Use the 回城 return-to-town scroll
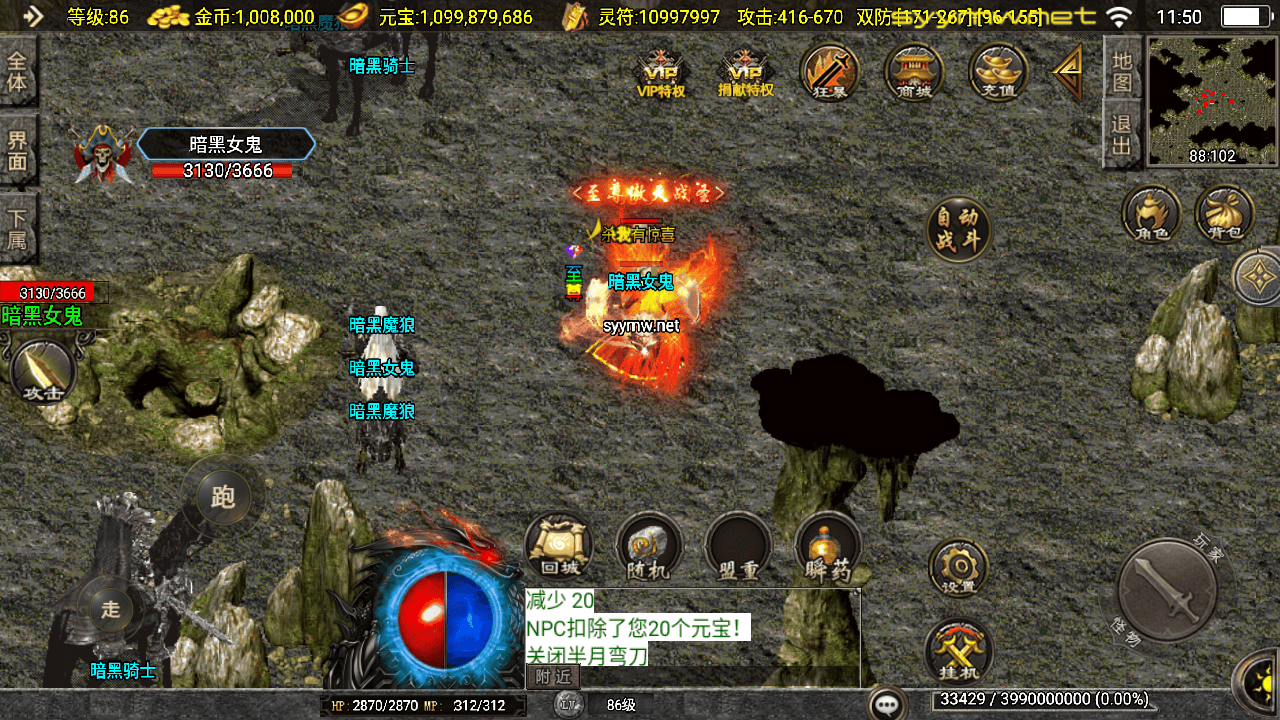Viewport: 1280px width, 720px height. click(558, 548)
